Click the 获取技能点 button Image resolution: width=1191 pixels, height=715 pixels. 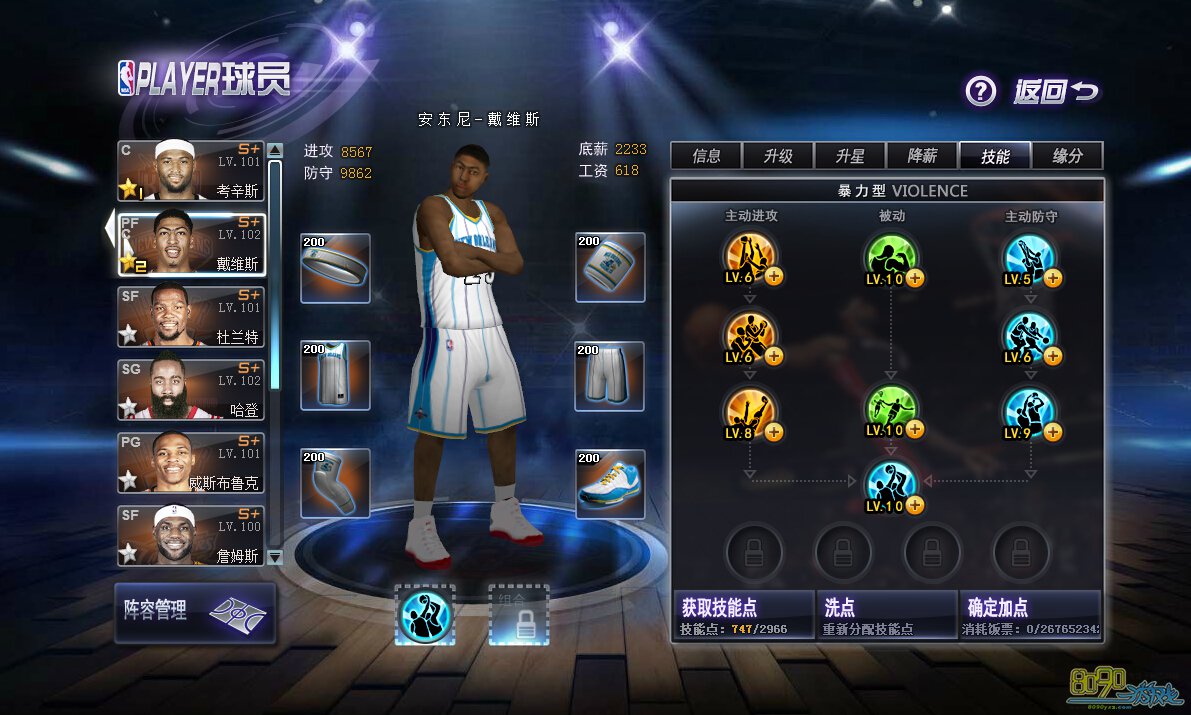(744, 615)
